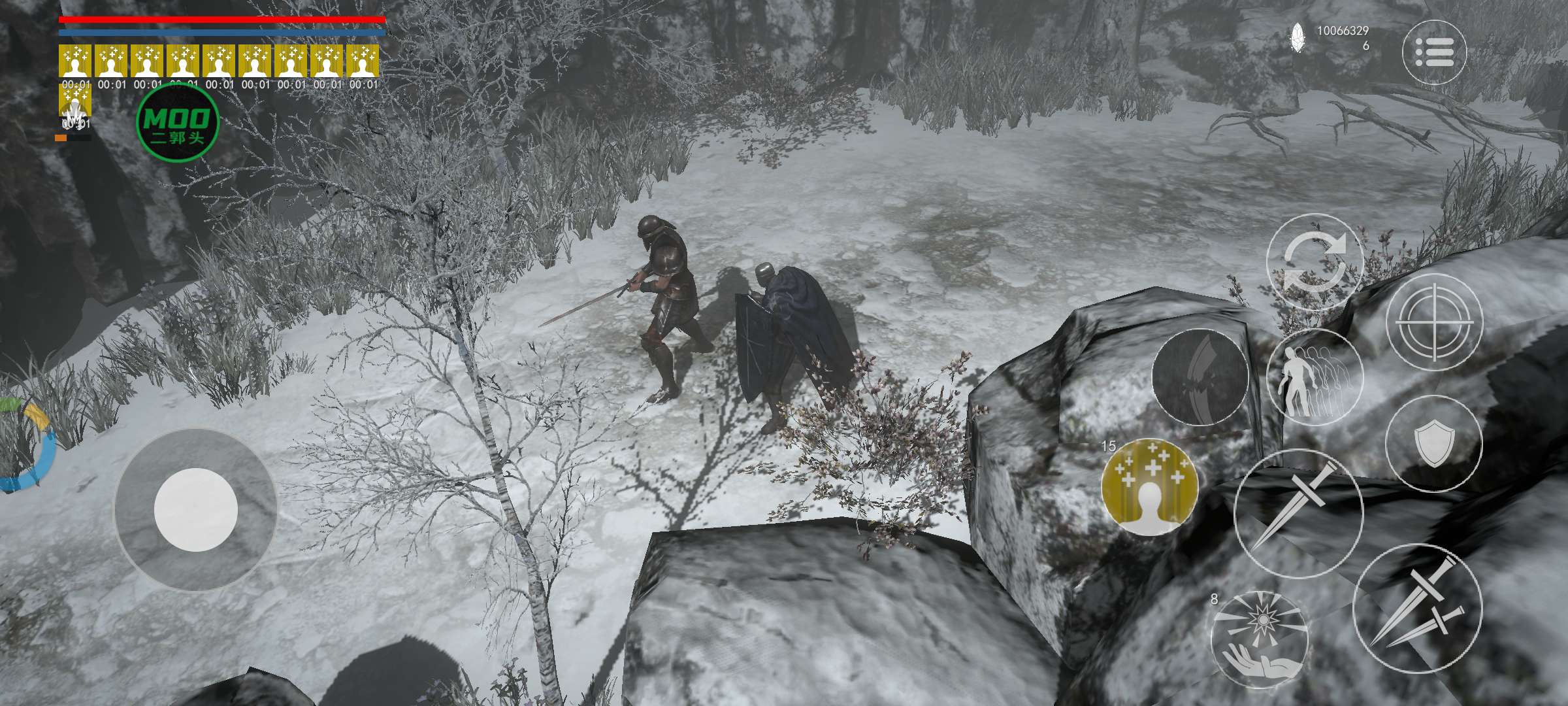Tap the feather currency icon
Screen dimensions: 1568x706
click(x=1298, y=37)
